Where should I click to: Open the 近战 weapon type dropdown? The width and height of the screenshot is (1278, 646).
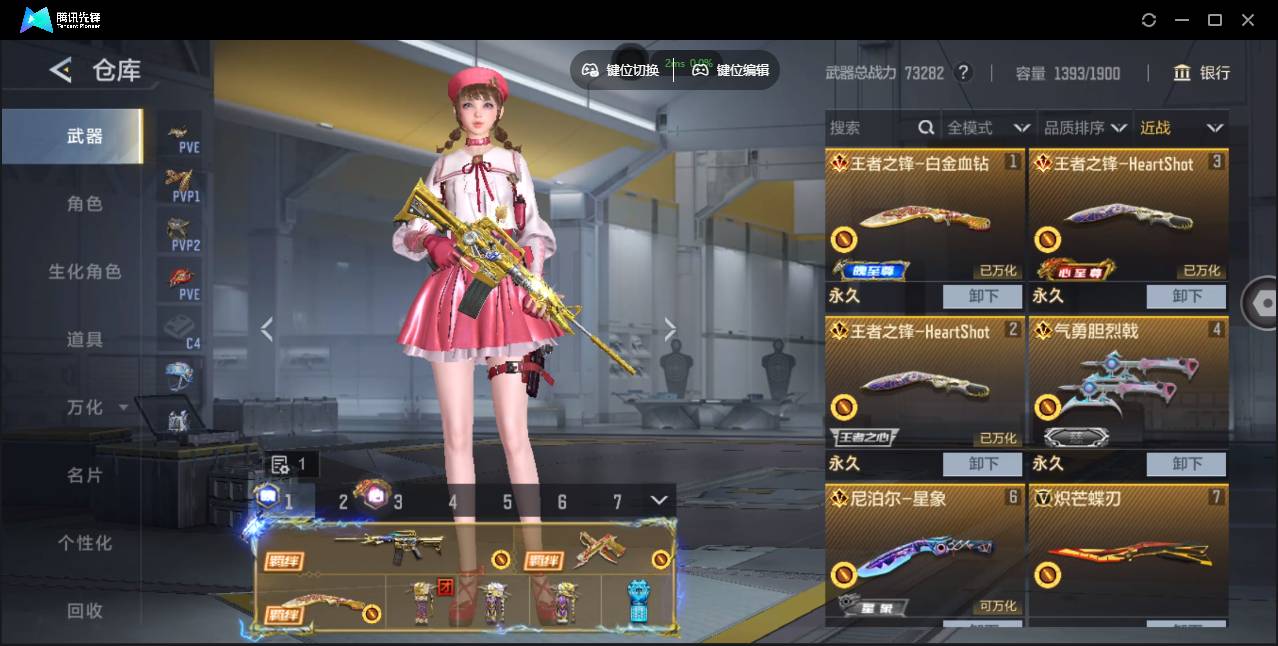(1181, 128)
